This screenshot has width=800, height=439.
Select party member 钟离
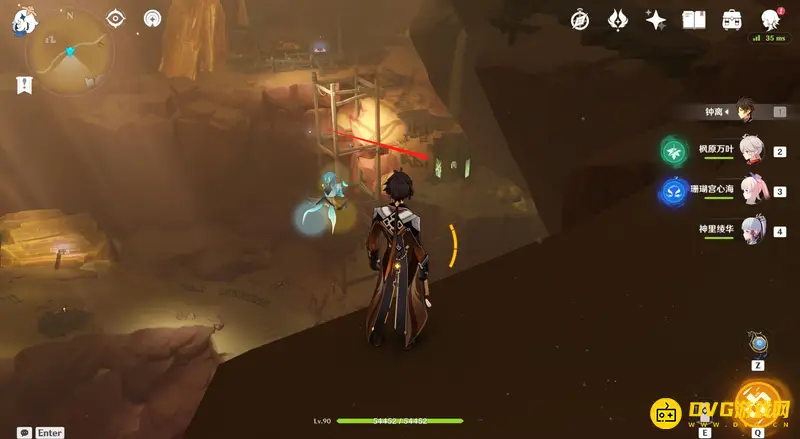(x=747, y=111)
